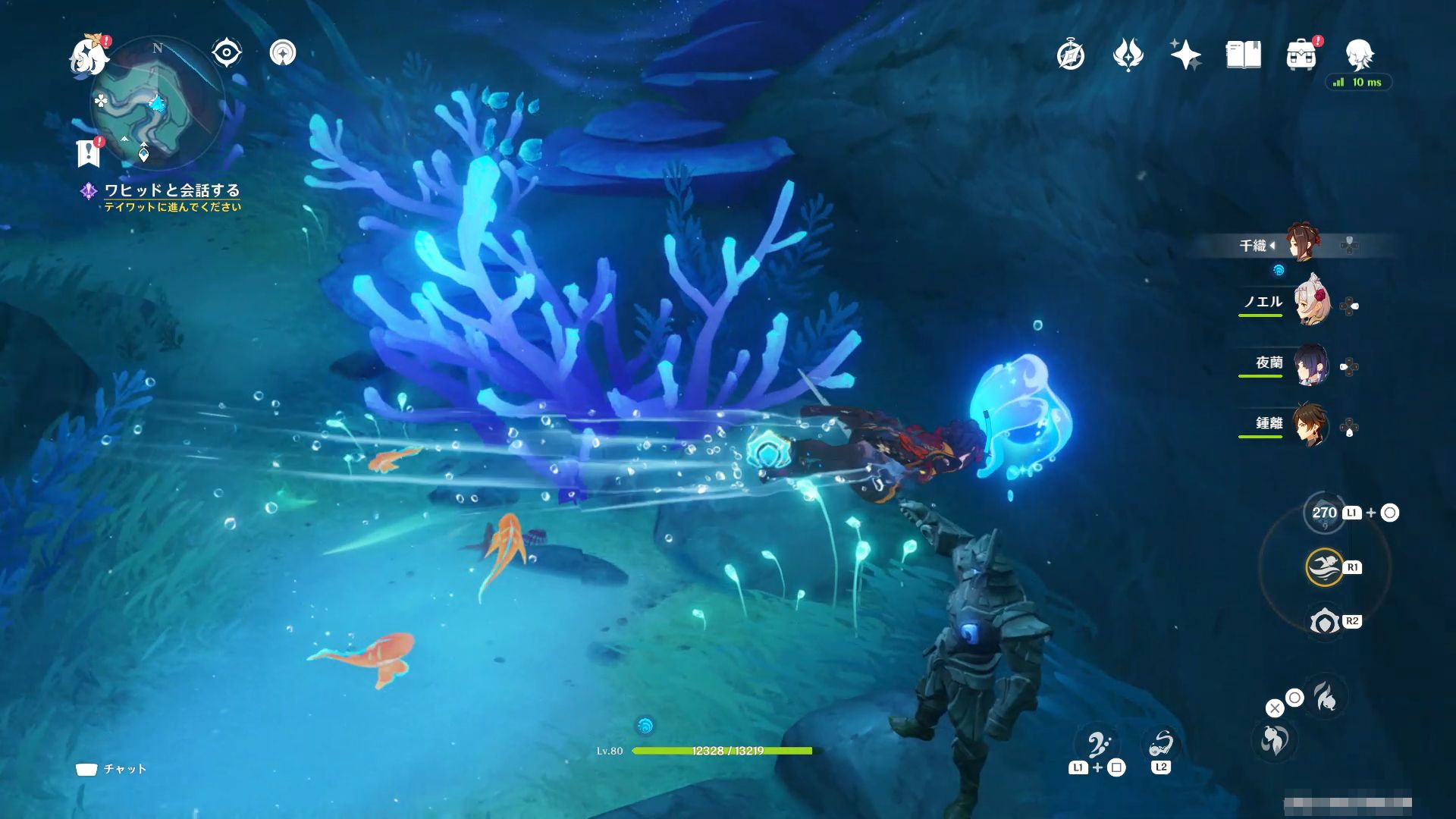1456x819 pixels.
Task: Switch to party member 鍾離
Action: pyautogui.click(x=1311, y=425)
